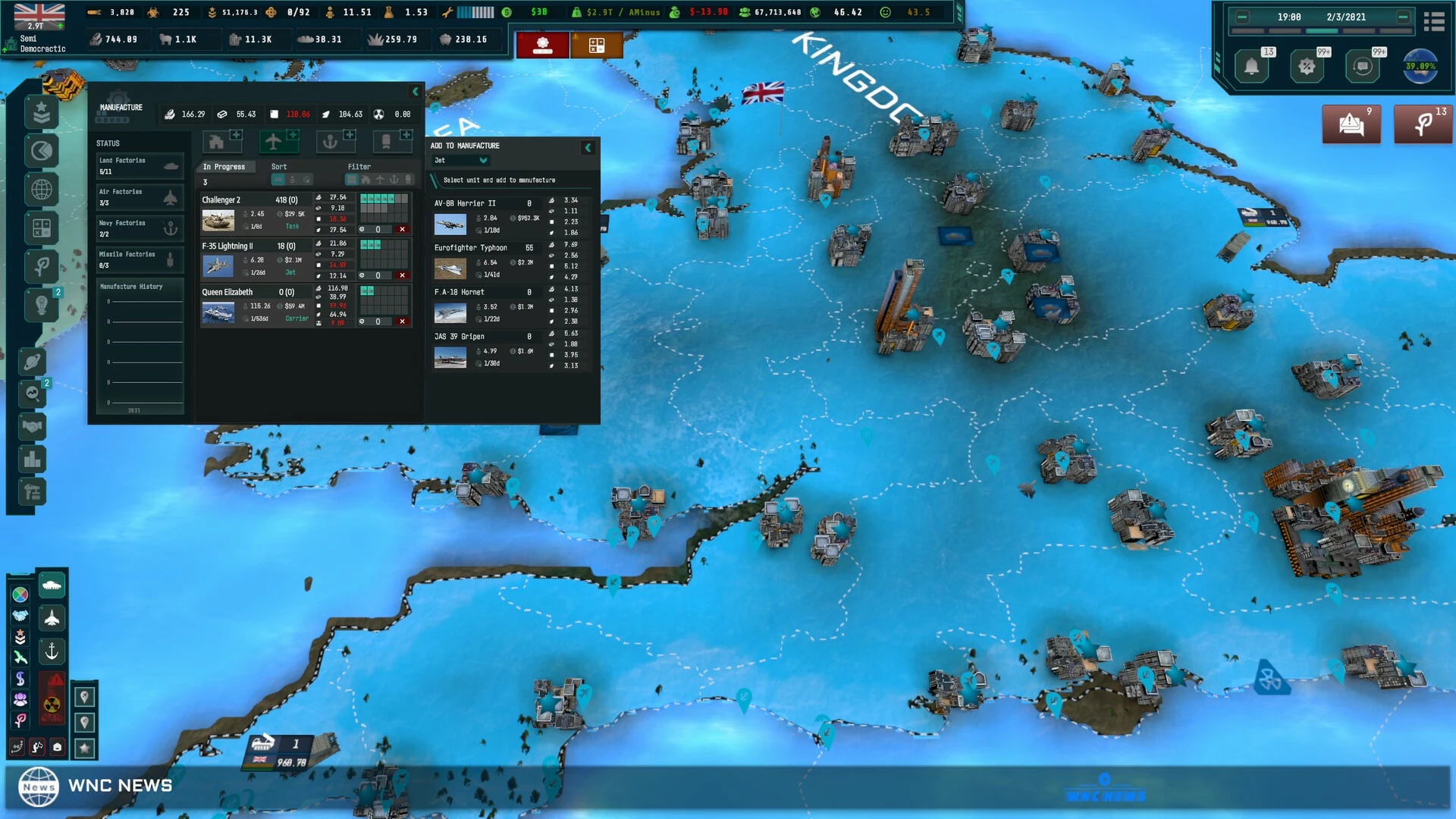The width and height of the screenshot is (1456, 819).
Task: Collapse the Manufacture window with the arrow
Action: [x=415, y=92]
